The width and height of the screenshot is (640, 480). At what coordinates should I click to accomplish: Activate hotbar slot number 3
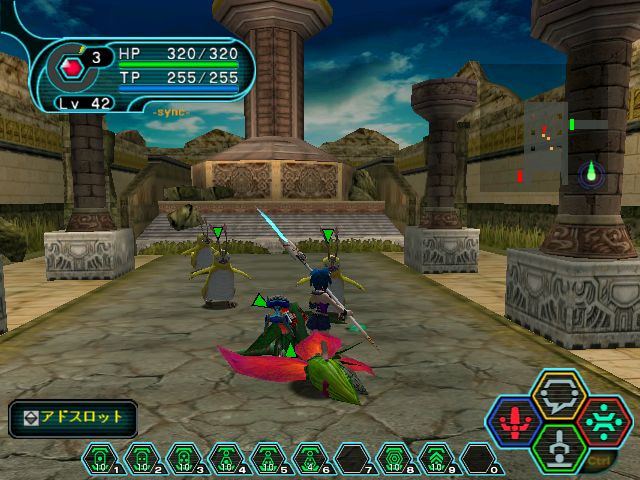tap(183, 458)
